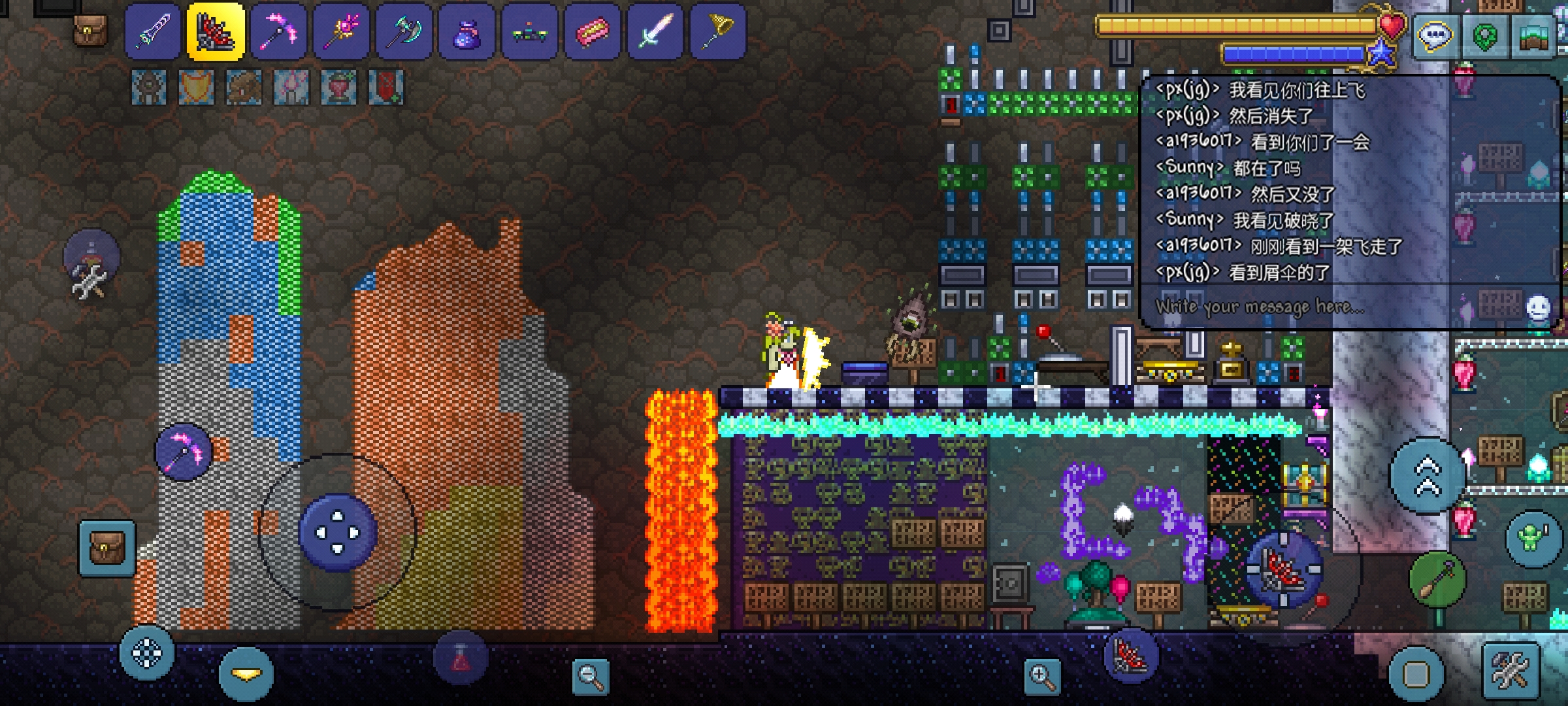This screenshot has height=706, width=1568.
Task: Toggle the smart cursor crosshair button
Action: pos(146,652)
